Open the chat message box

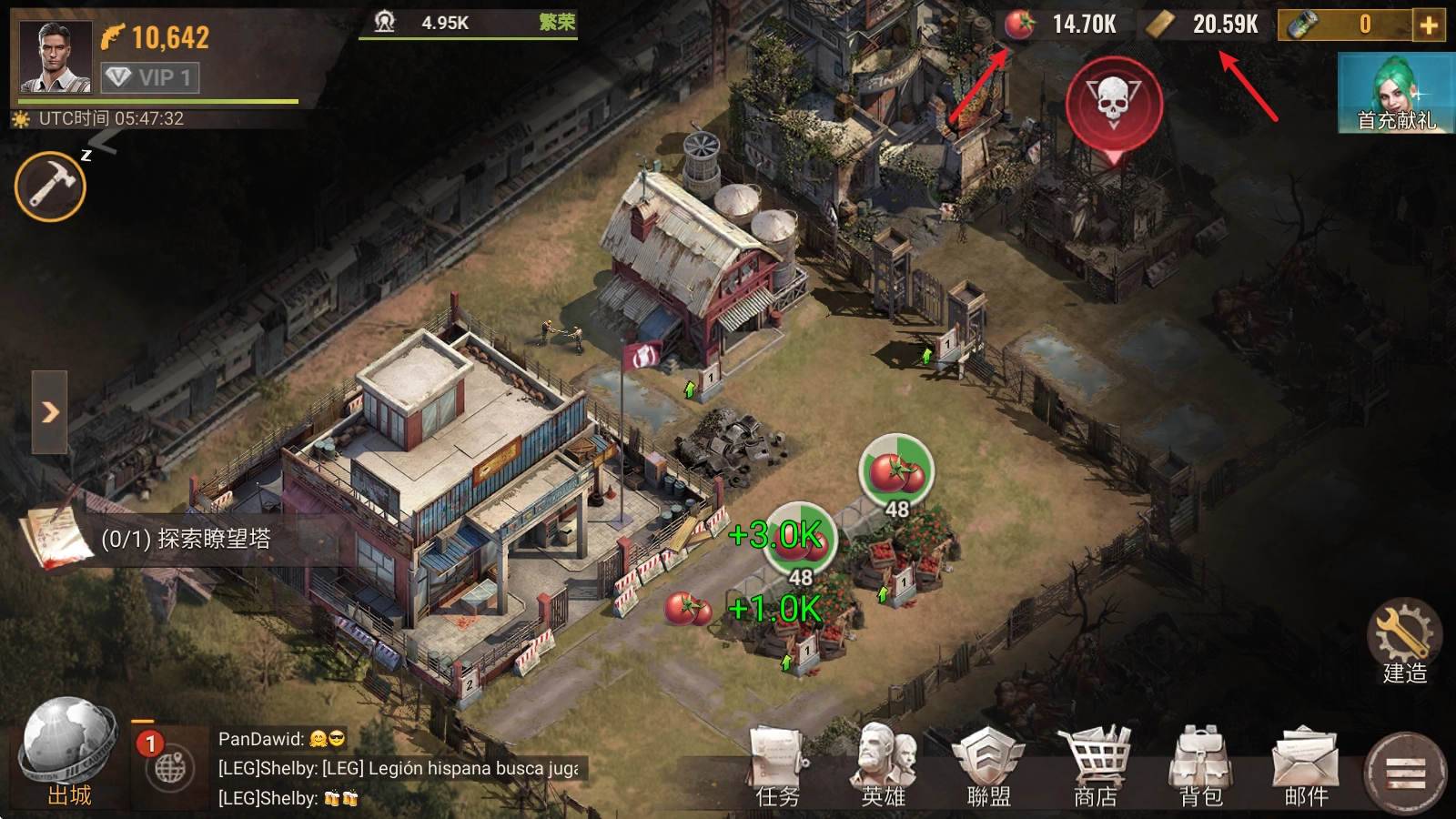[x=400, y=769]
